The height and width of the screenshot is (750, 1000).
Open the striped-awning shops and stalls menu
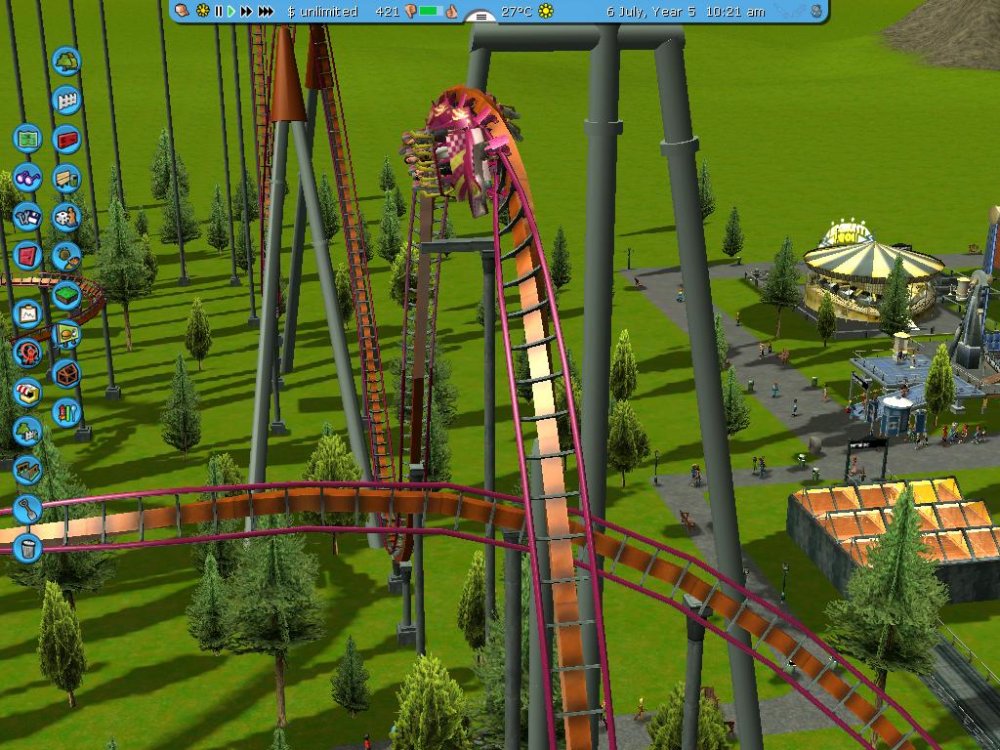tap(27, 391)
